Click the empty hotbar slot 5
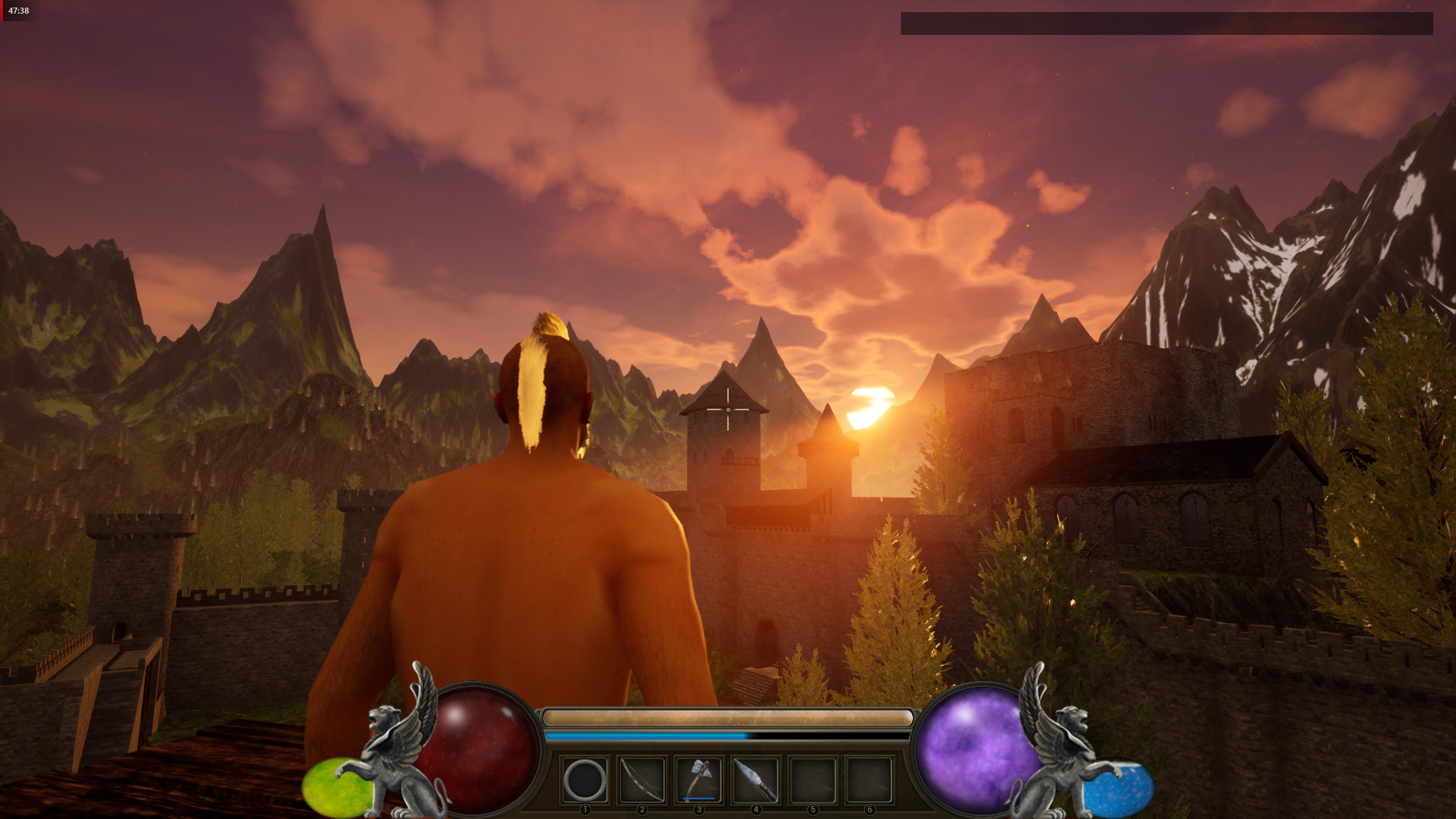The image size is (1456, 819). pos(814,781)
